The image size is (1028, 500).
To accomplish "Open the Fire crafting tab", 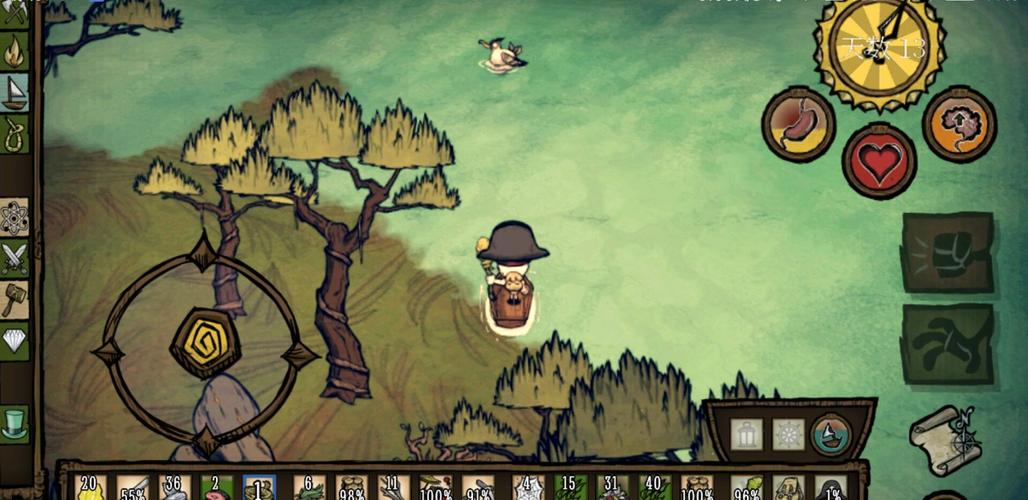I will point(14,50).
